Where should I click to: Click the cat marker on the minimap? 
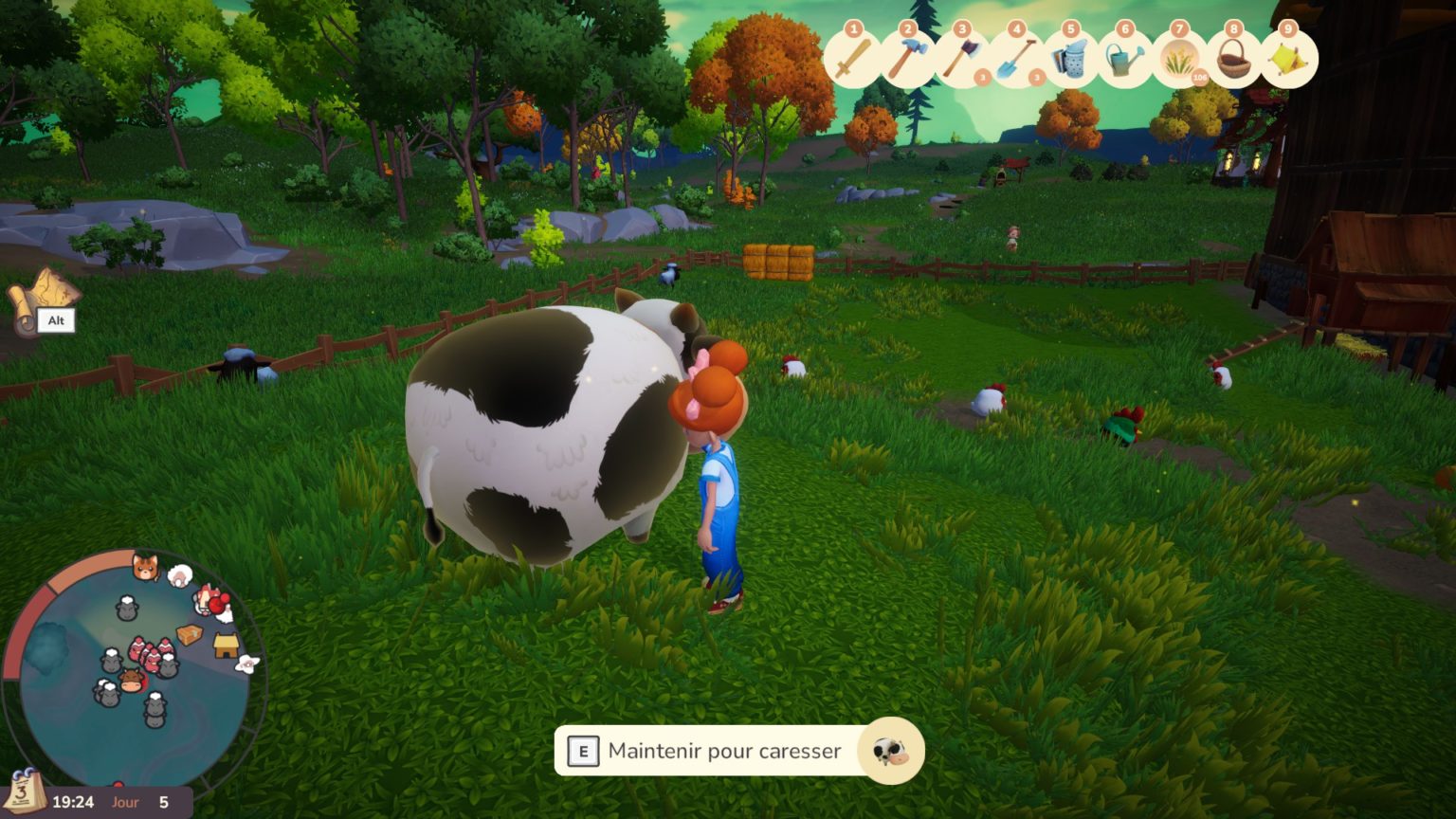[x=145, y=568]
